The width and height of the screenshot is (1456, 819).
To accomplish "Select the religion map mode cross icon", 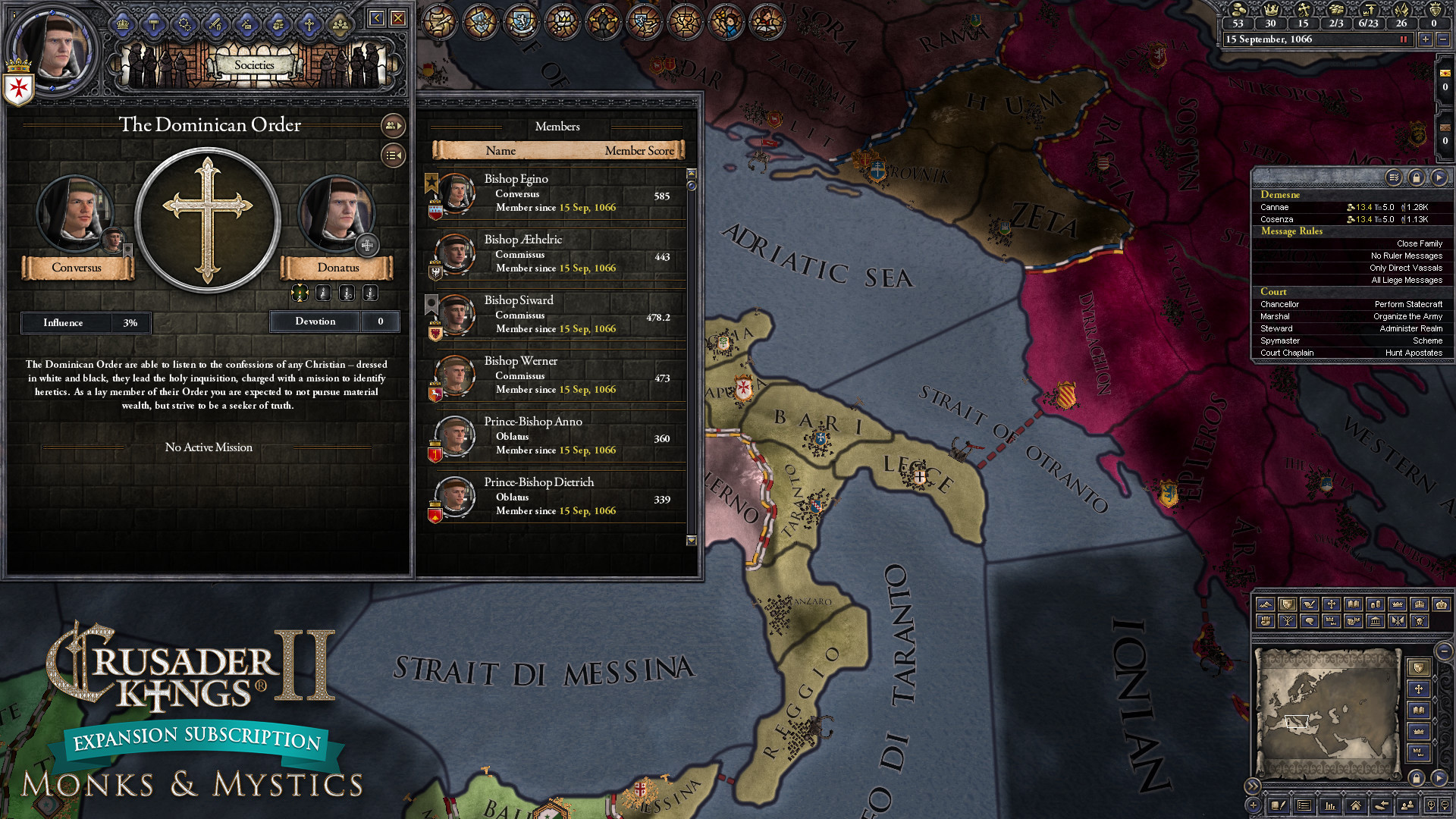I will (1332, 605).
